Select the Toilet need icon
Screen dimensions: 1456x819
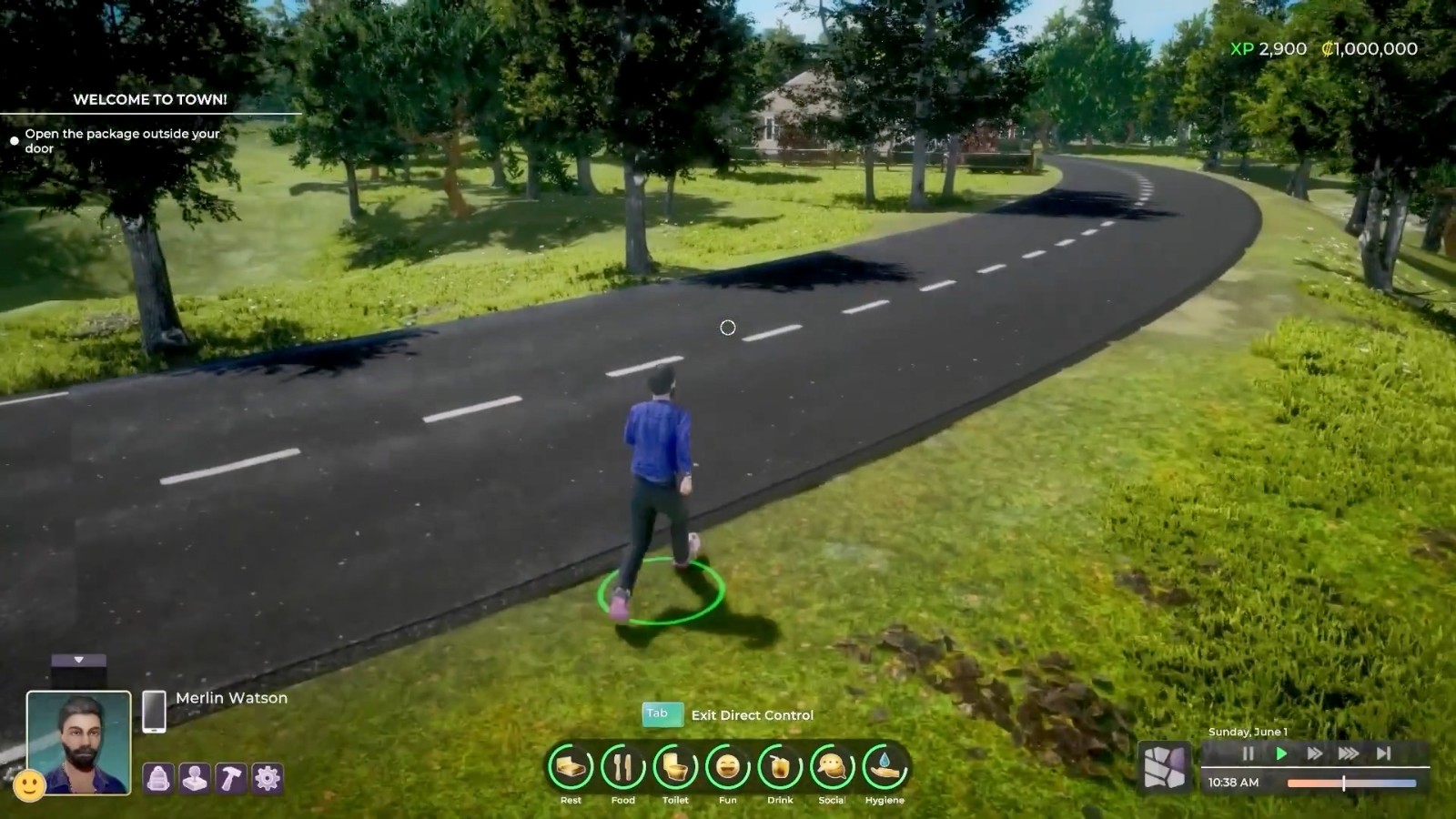coord(675,768)
